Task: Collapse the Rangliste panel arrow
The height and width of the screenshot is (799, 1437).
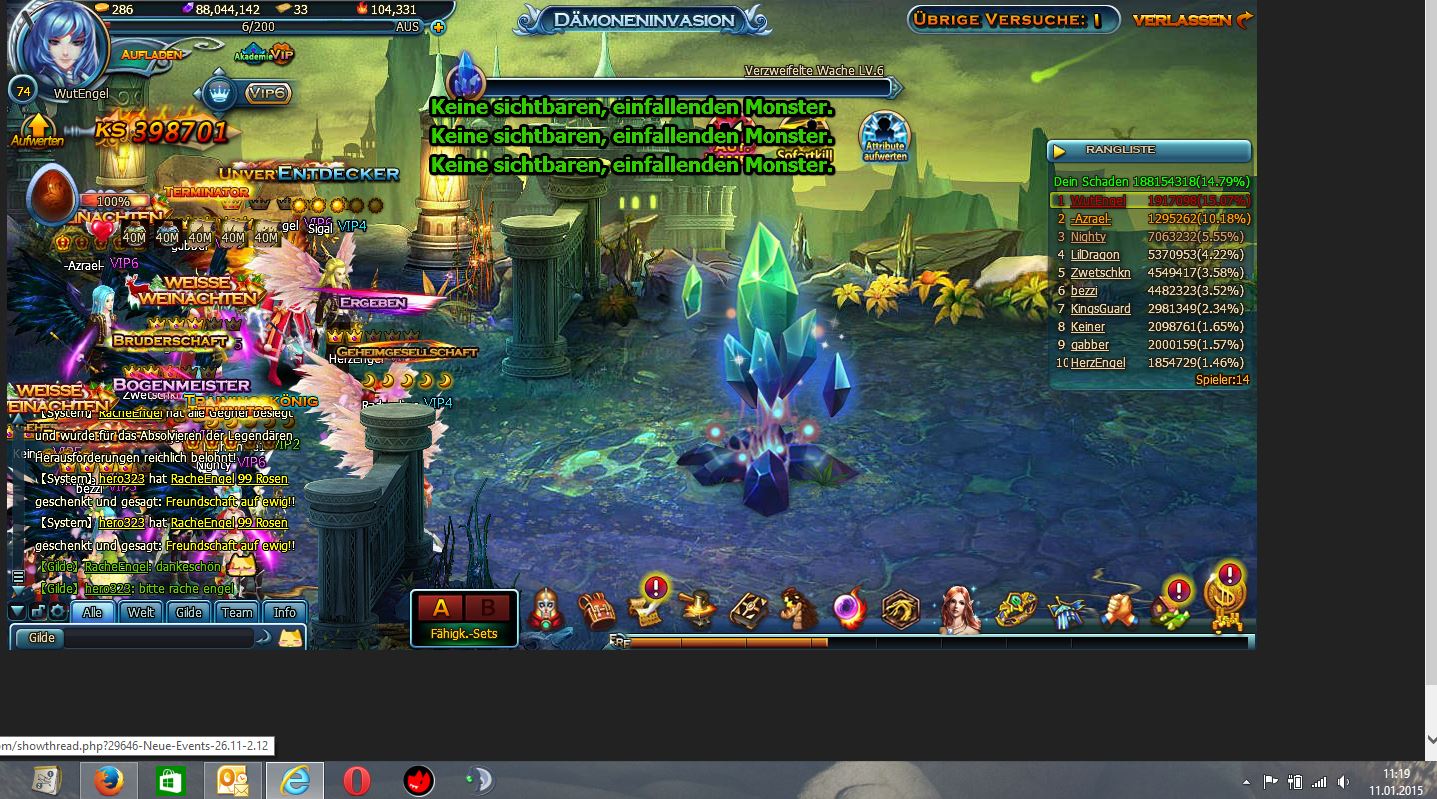Action: point(1061,151)
